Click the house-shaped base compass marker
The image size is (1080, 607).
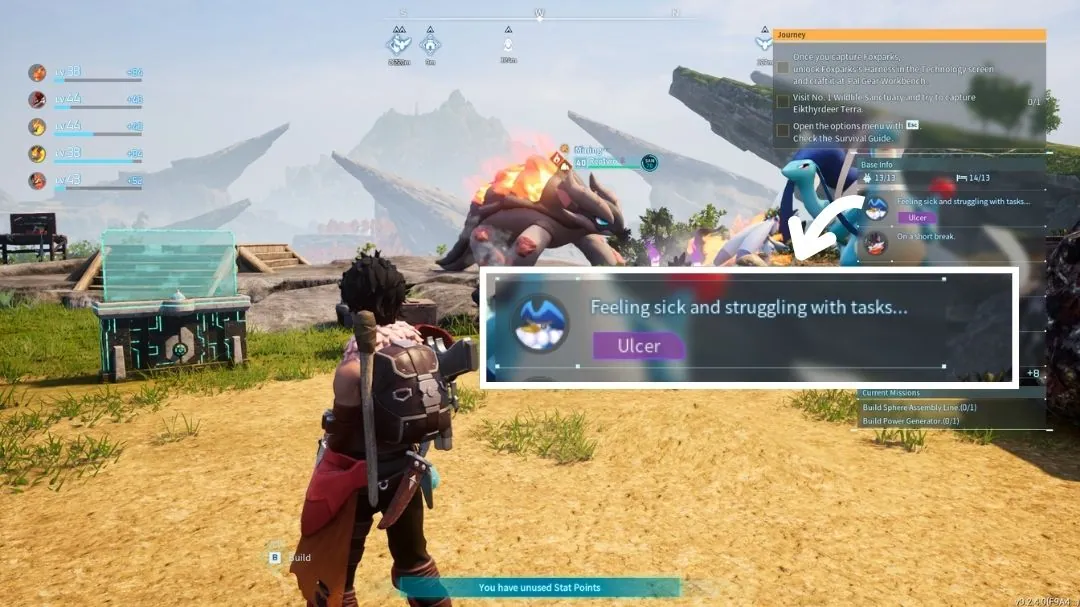pos(430,44)
